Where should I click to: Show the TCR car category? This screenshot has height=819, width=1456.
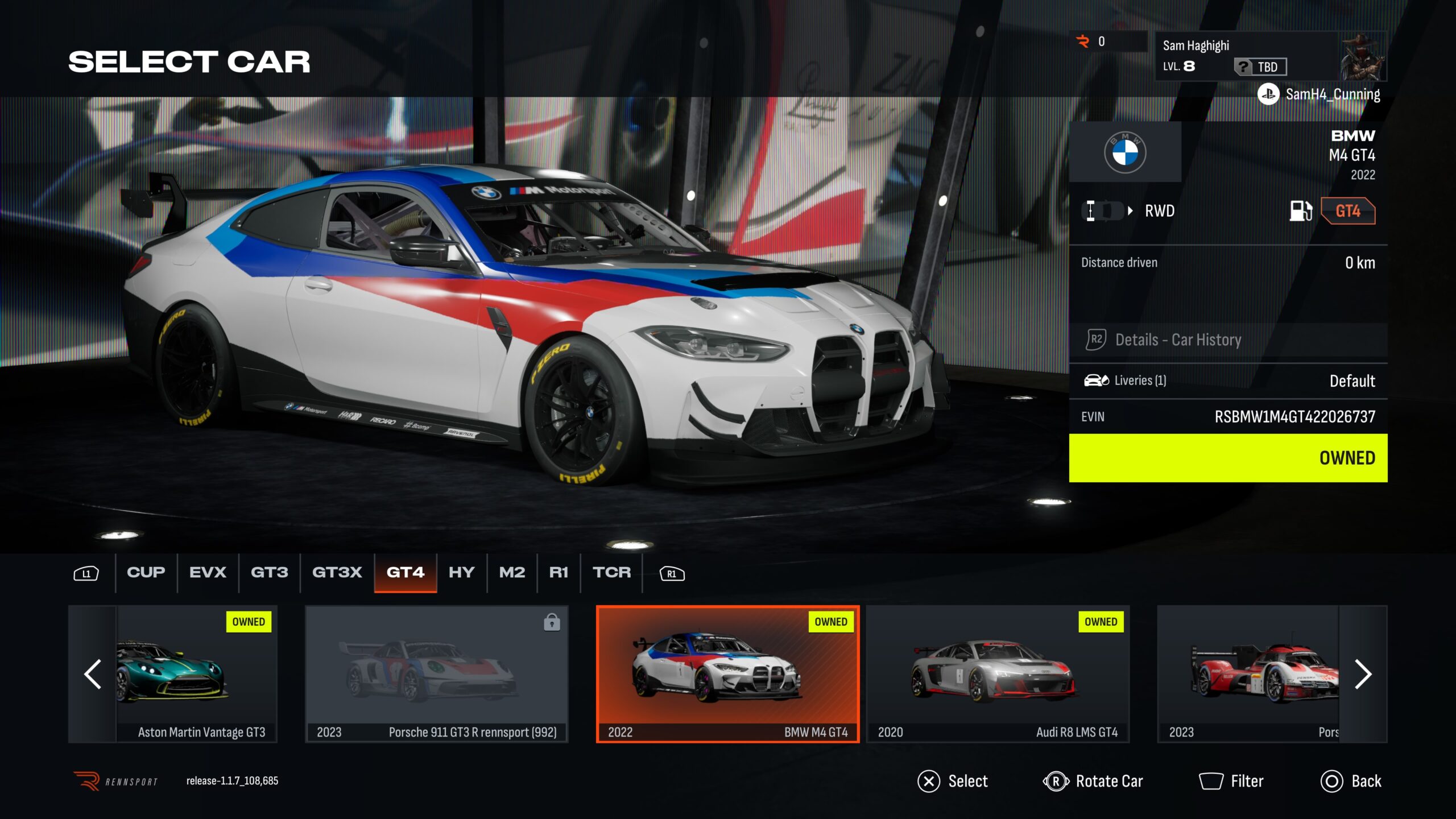tap(611, 572)
